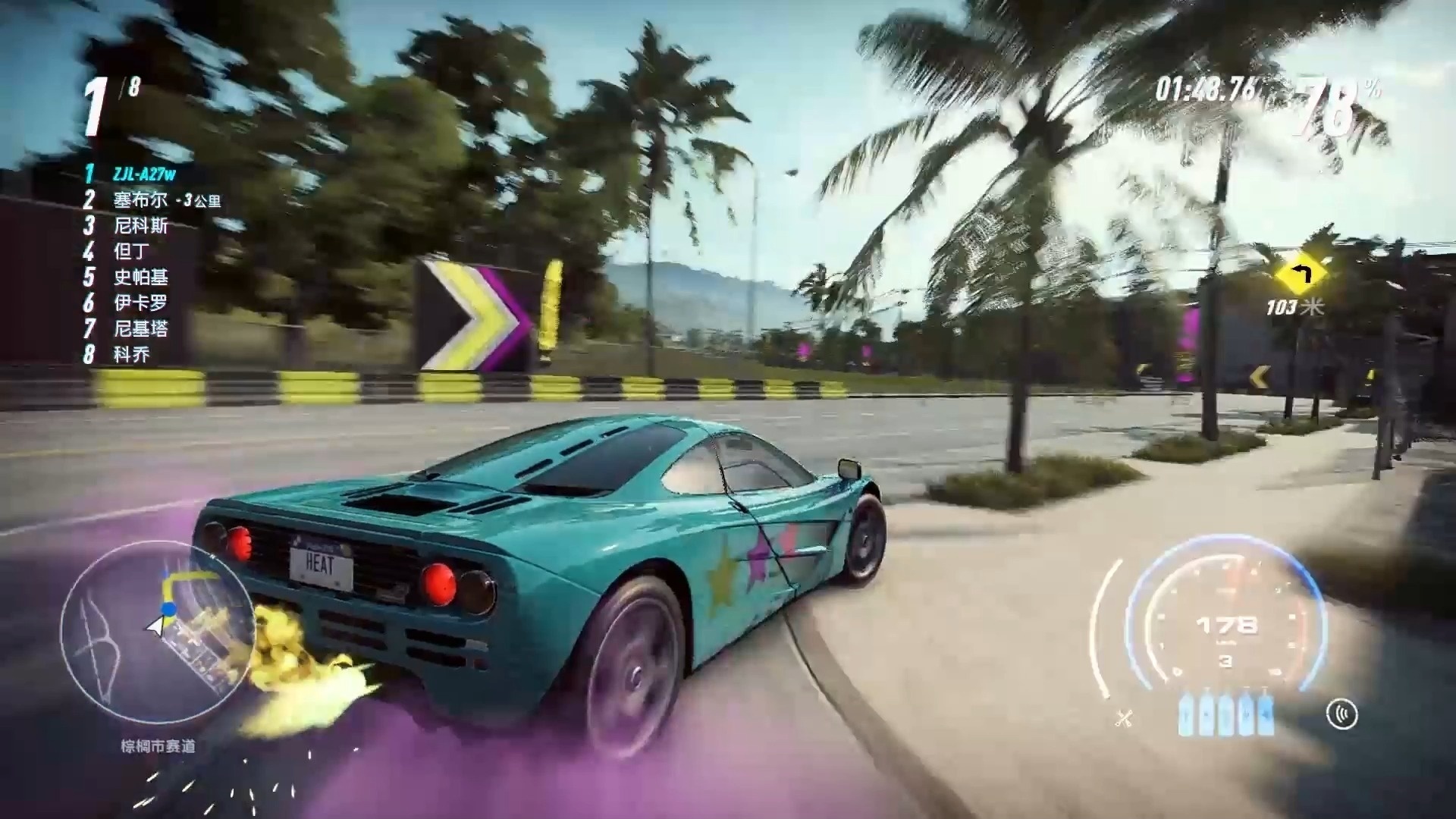Viewport: 1456px width, 819px height.
Task: Select racer ZJL-A27w in the leaderboard
Action: pos(144,174)
